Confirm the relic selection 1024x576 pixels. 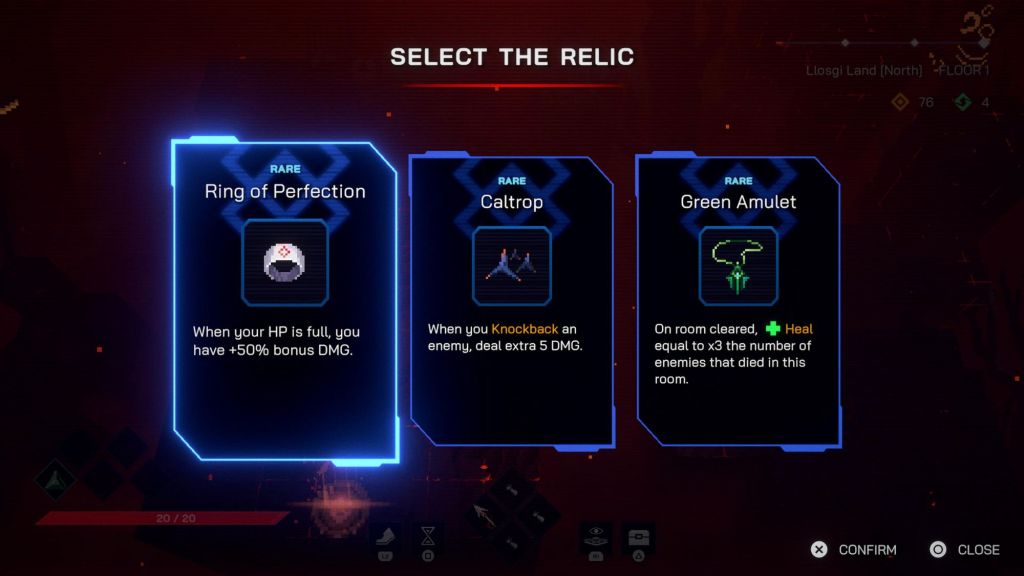[855, 549]
